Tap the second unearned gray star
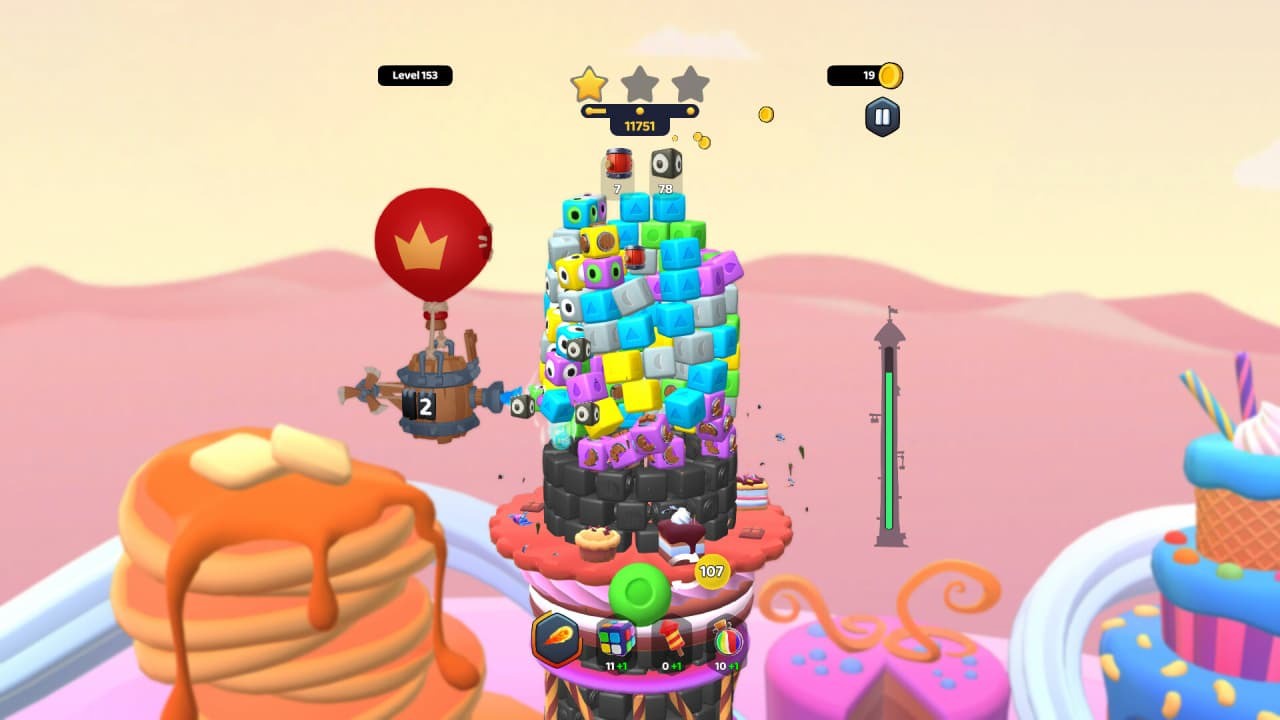1280x720 pixels. coord(640,85)
